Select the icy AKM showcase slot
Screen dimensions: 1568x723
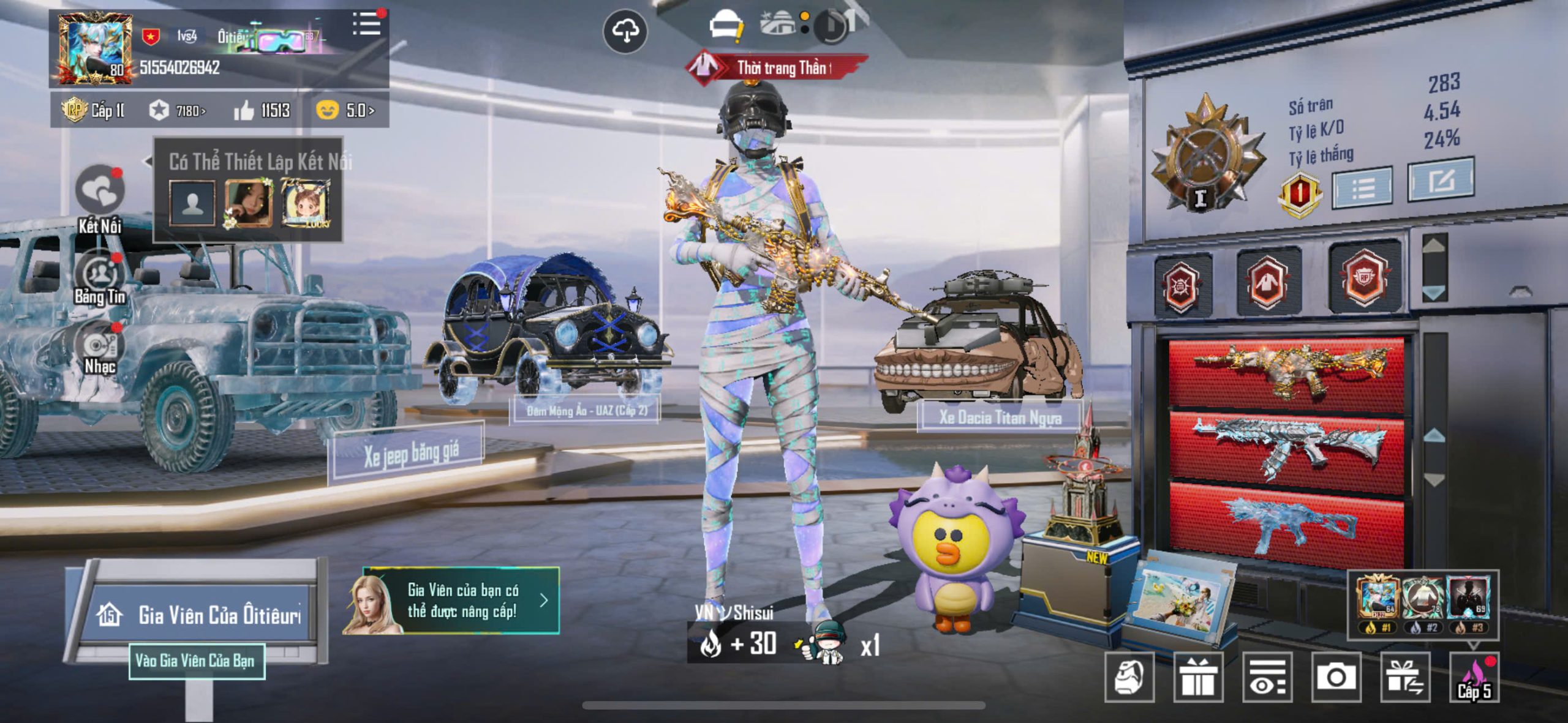(1286, 446)
